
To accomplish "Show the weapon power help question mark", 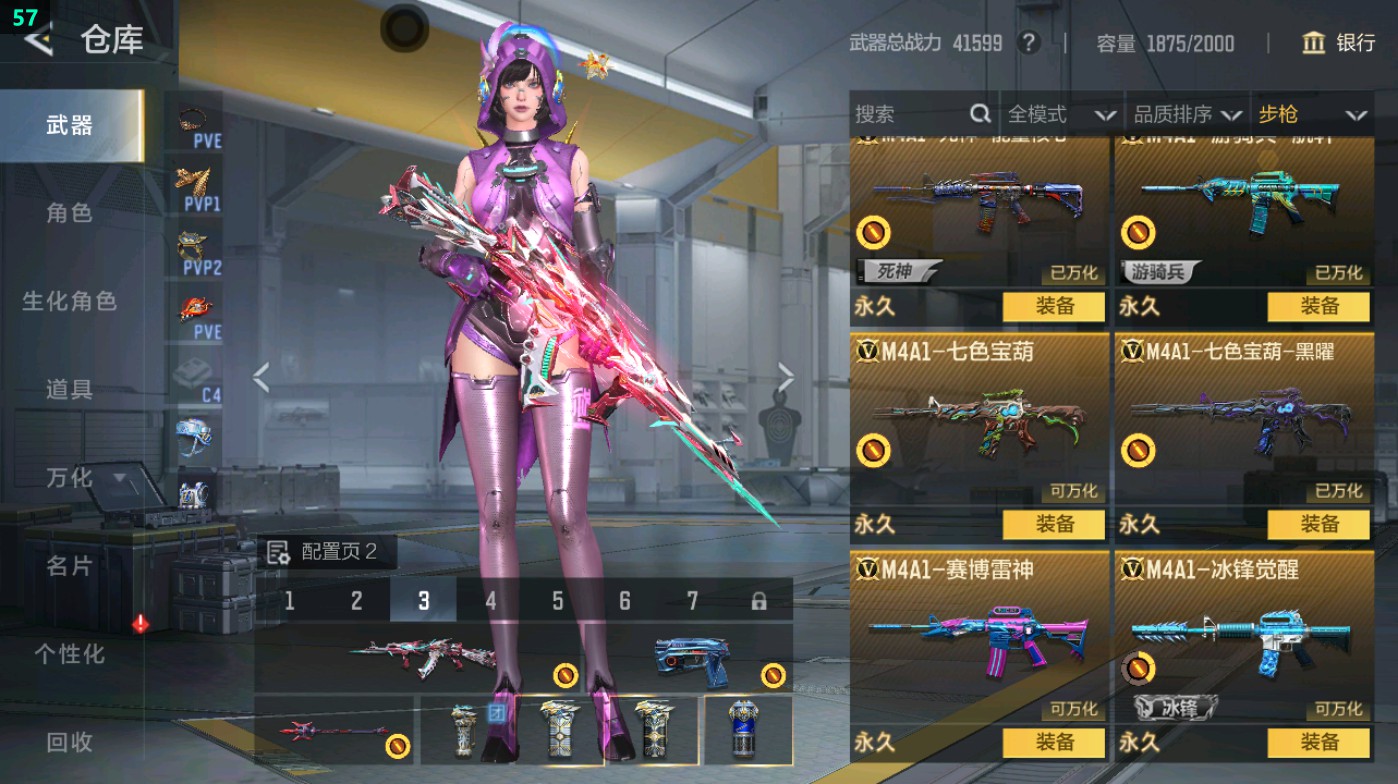I will point(1027,43).
